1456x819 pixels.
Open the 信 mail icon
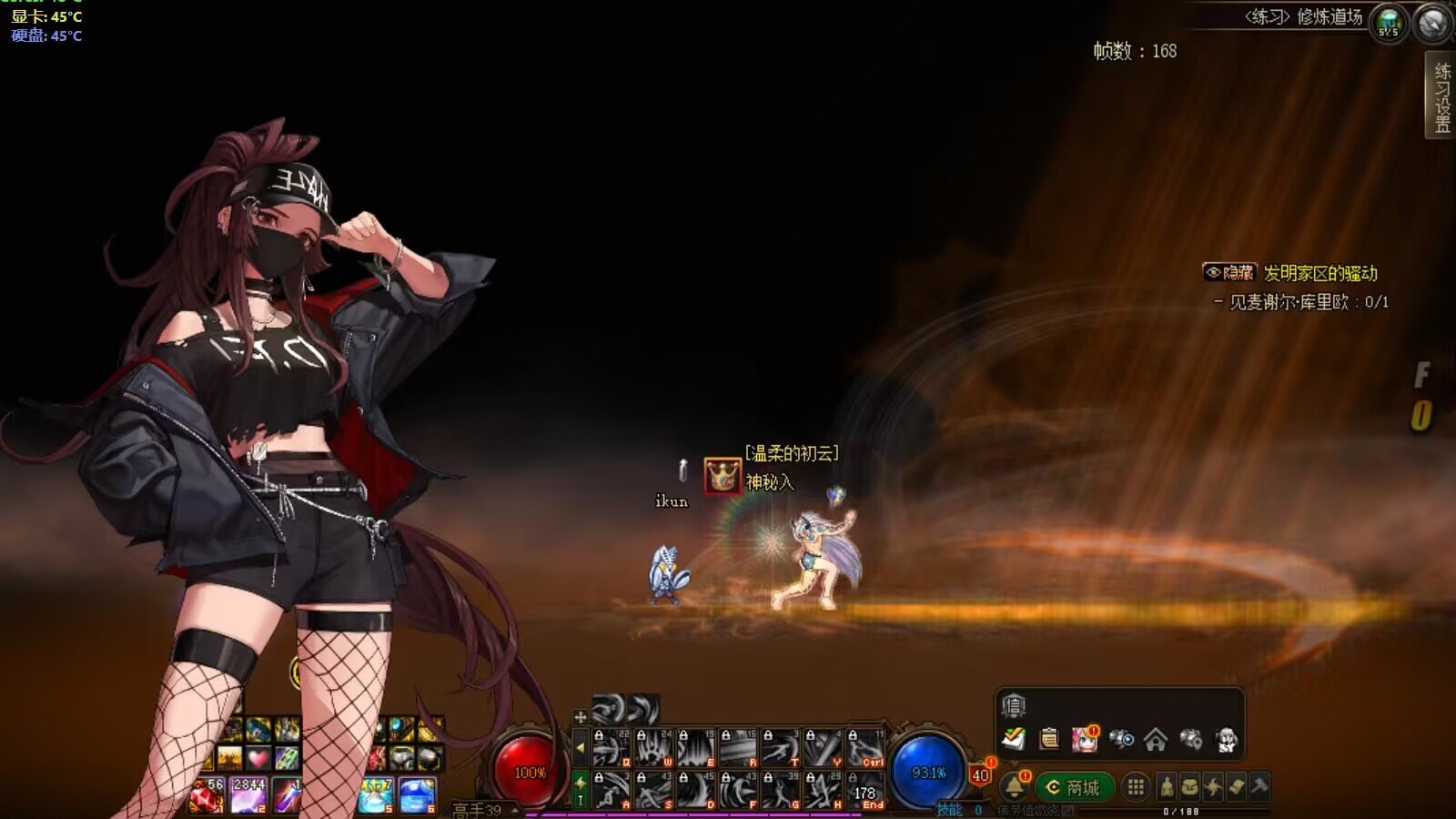pos(1014,705)
